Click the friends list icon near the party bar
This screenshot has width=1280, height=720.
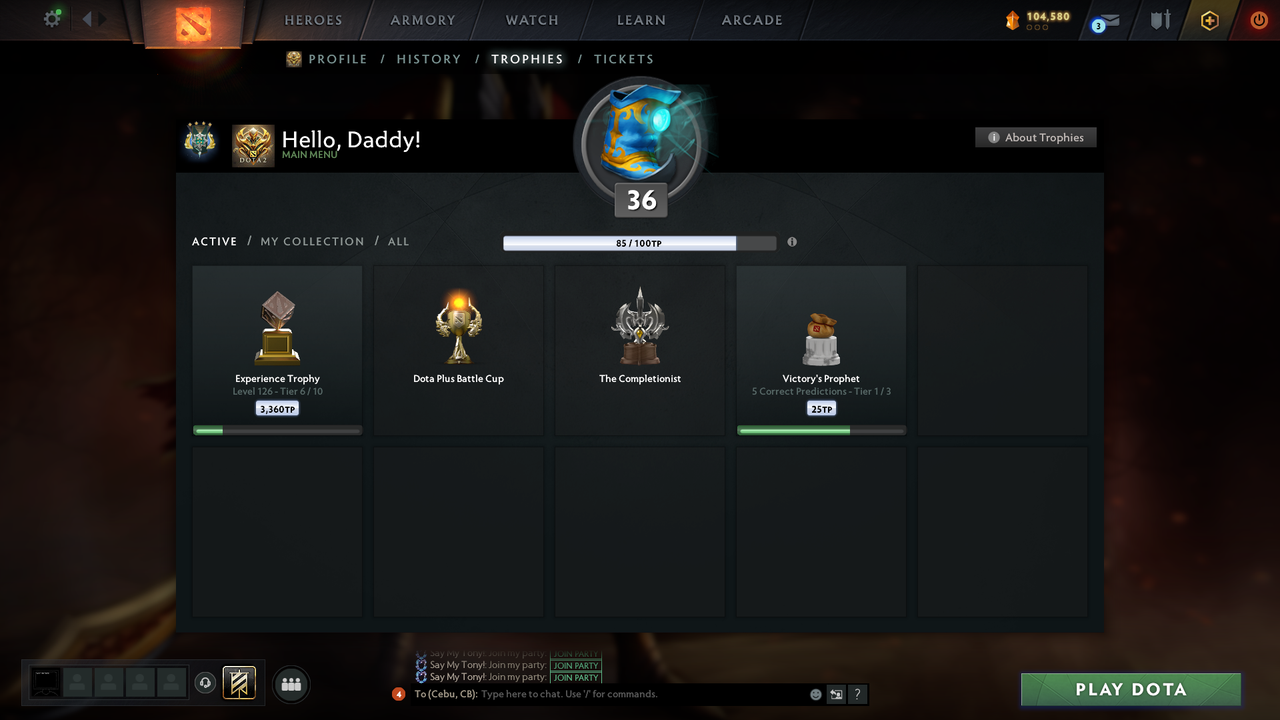tap(289, 684)
